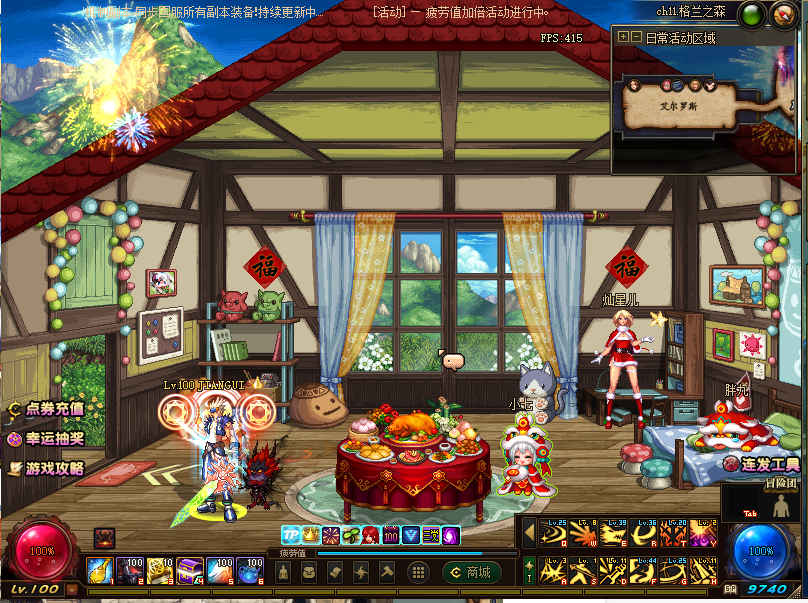Open the 游戏攻略 game guide

point(46,468)
